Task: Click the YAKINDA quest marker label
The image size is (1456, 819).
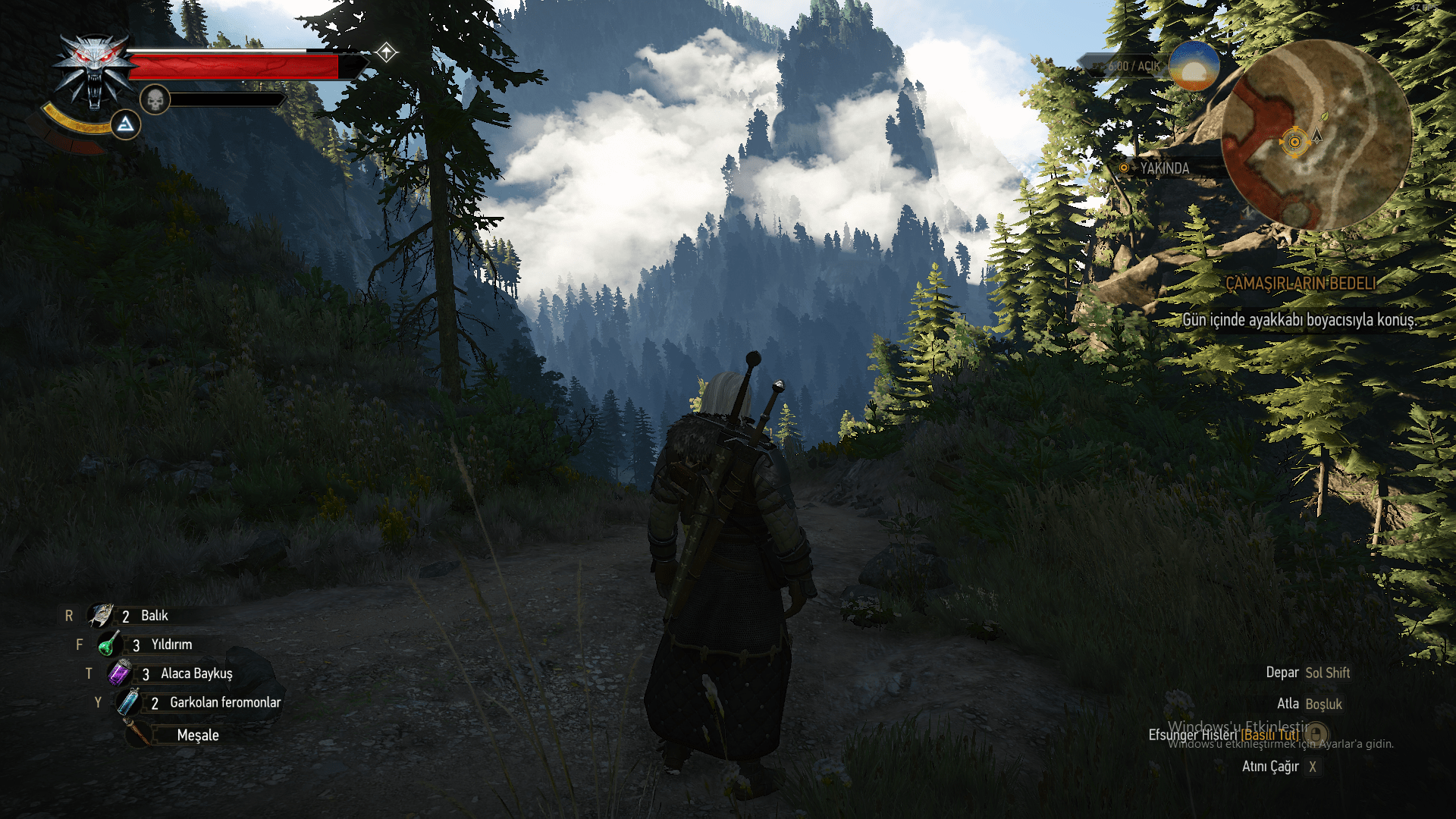Action: pos(1164,168)
